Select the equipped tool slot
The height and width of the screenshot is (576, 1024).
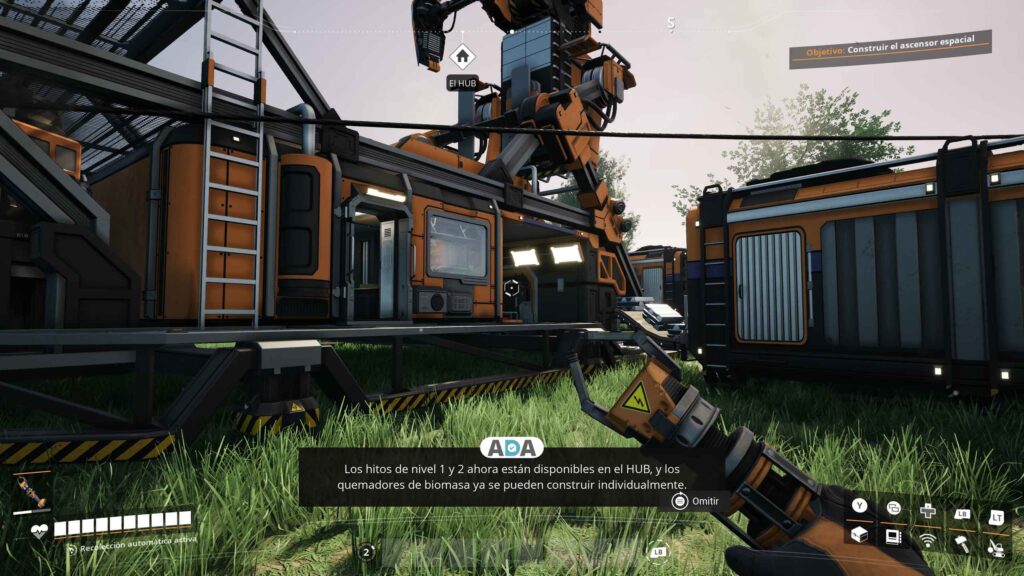click(30, 493)
